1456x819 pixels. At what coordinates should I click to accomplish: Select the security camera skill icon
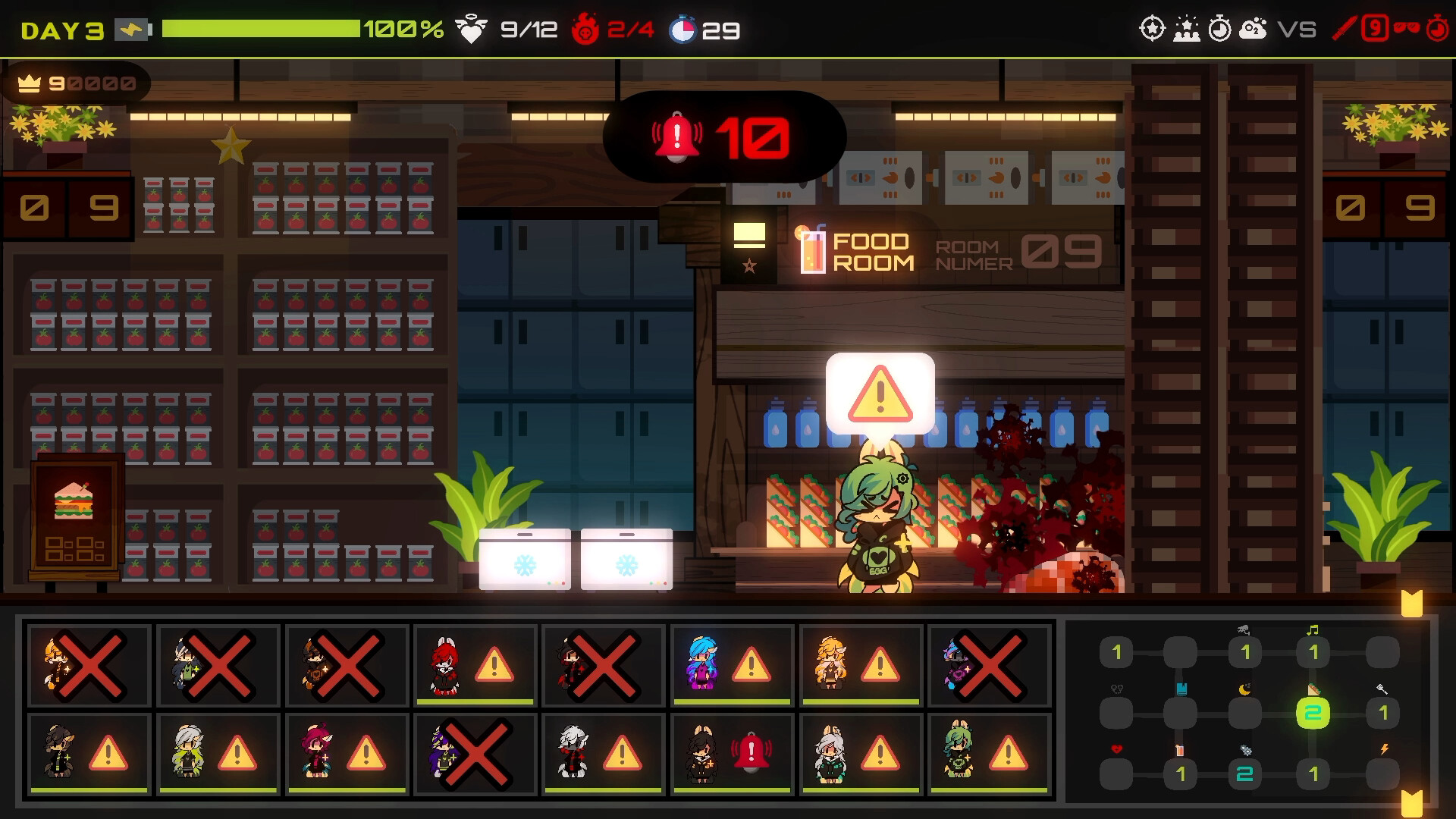pyautogui.click(x=1244, y=630)
